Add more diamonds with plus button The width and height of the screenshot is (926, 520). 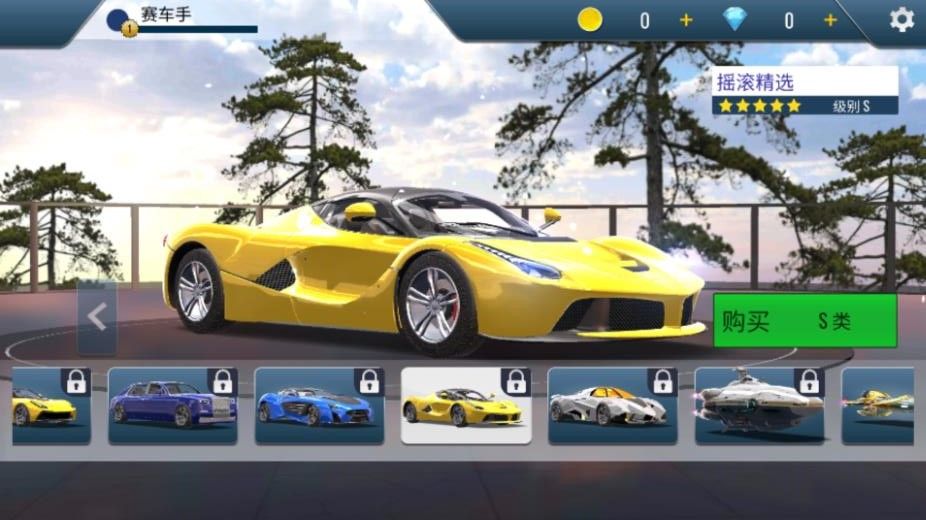click(x=830, y=20)
